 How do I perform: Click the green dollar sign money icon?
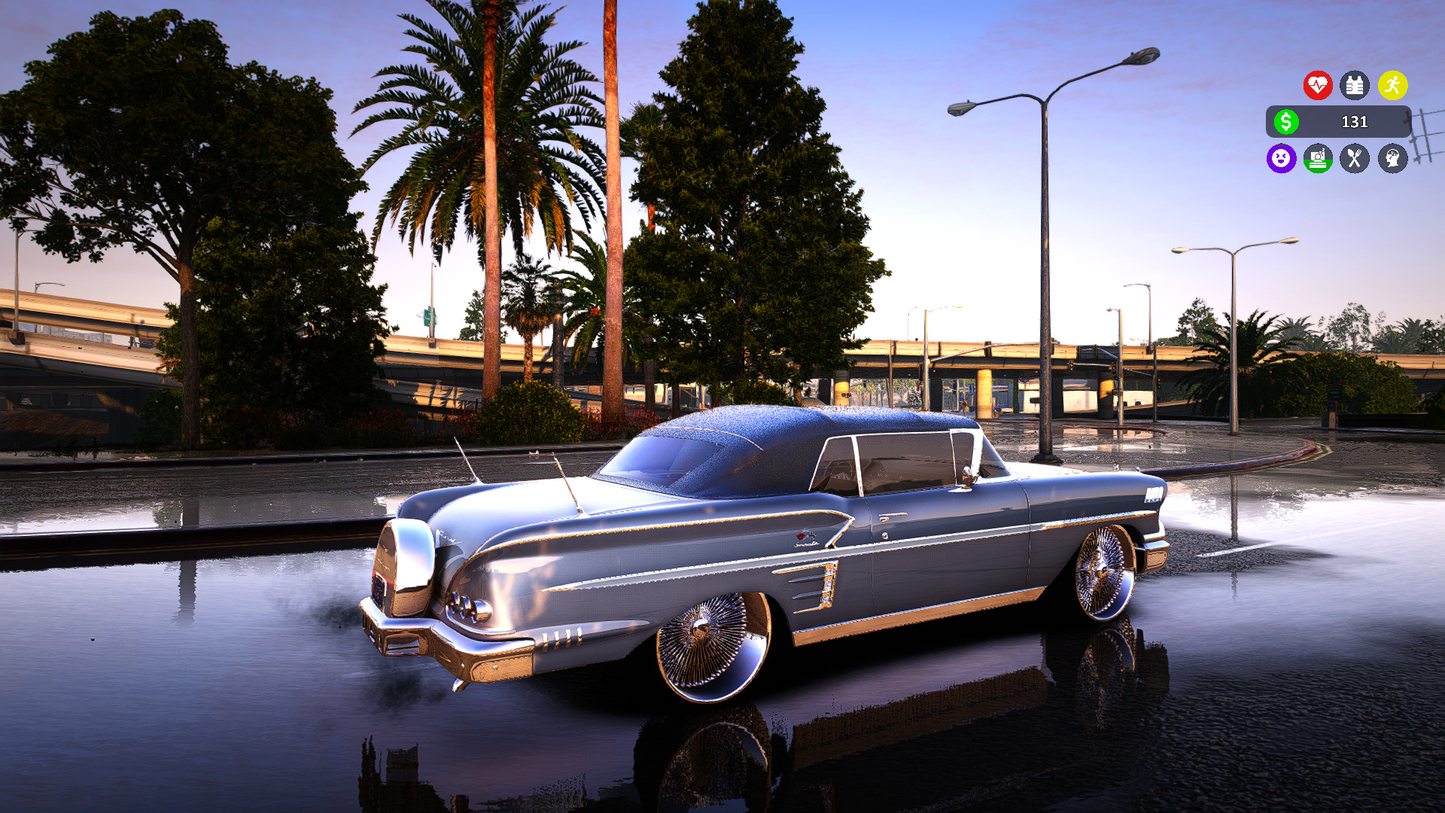1287,121
